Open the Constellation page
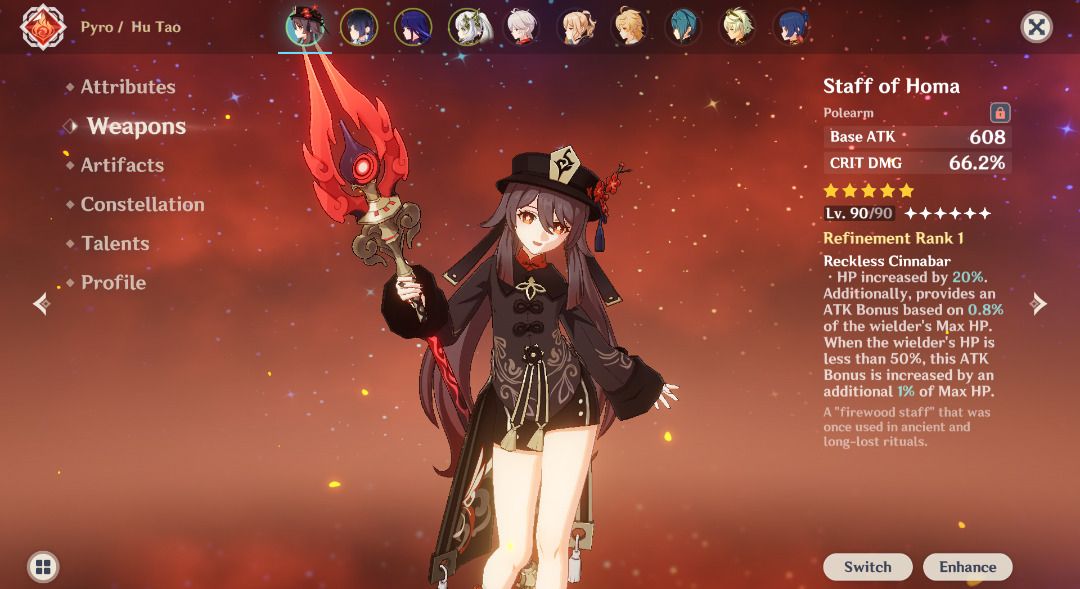This screenshot has width=1080, height=589. [x=142, y=205]
